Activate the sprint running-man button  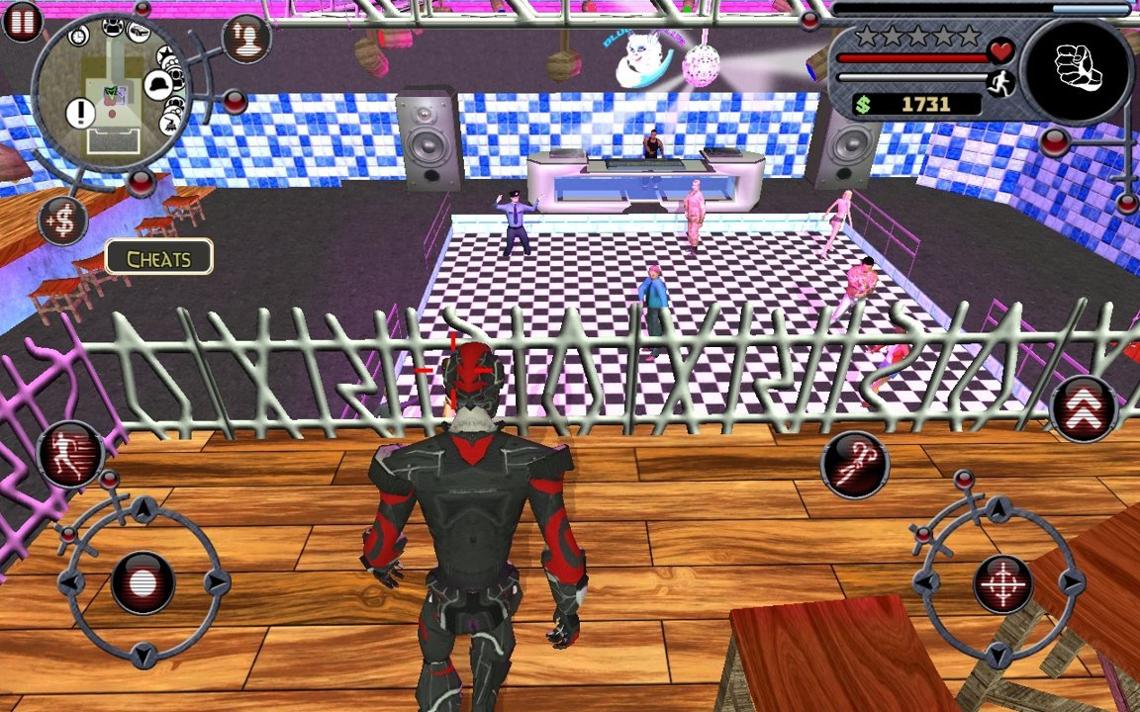(x=71, y=454)
